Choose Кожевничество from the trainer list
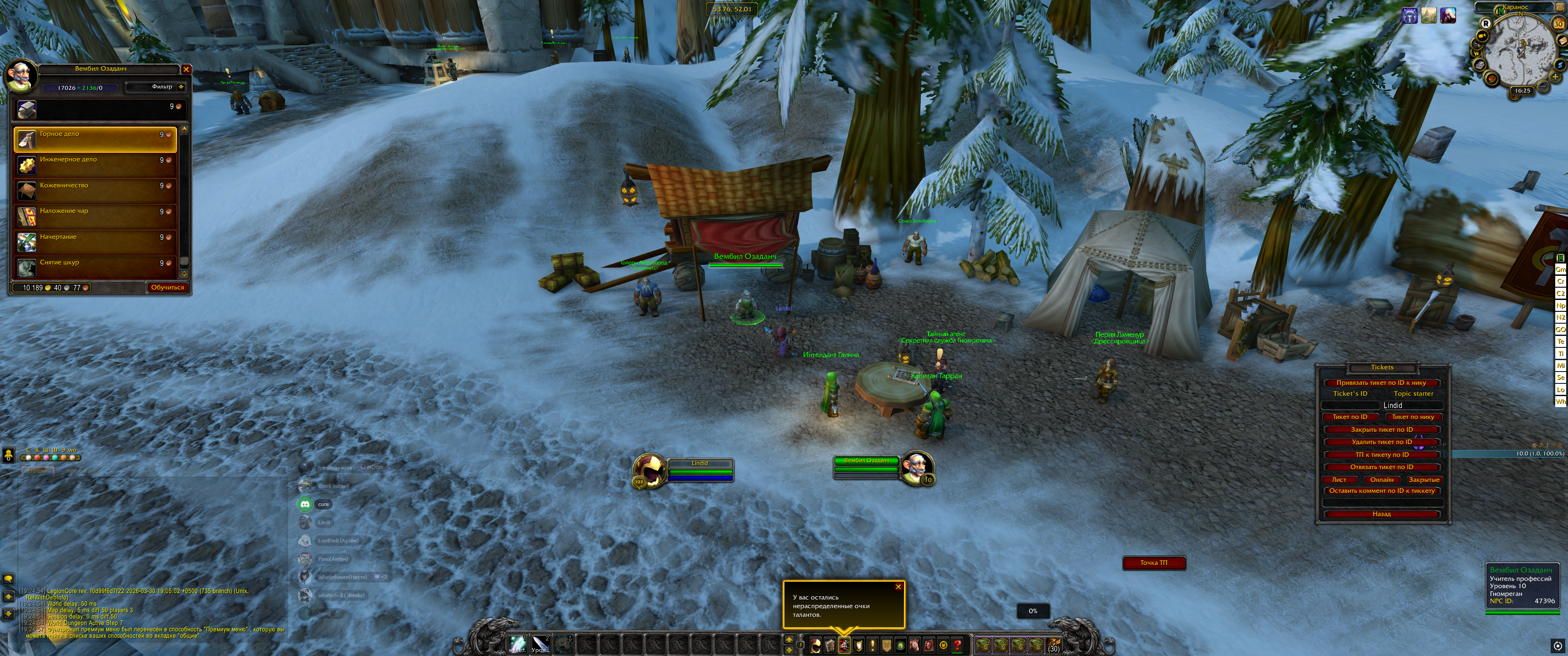Screen dimensions: 1568x656 95,189
